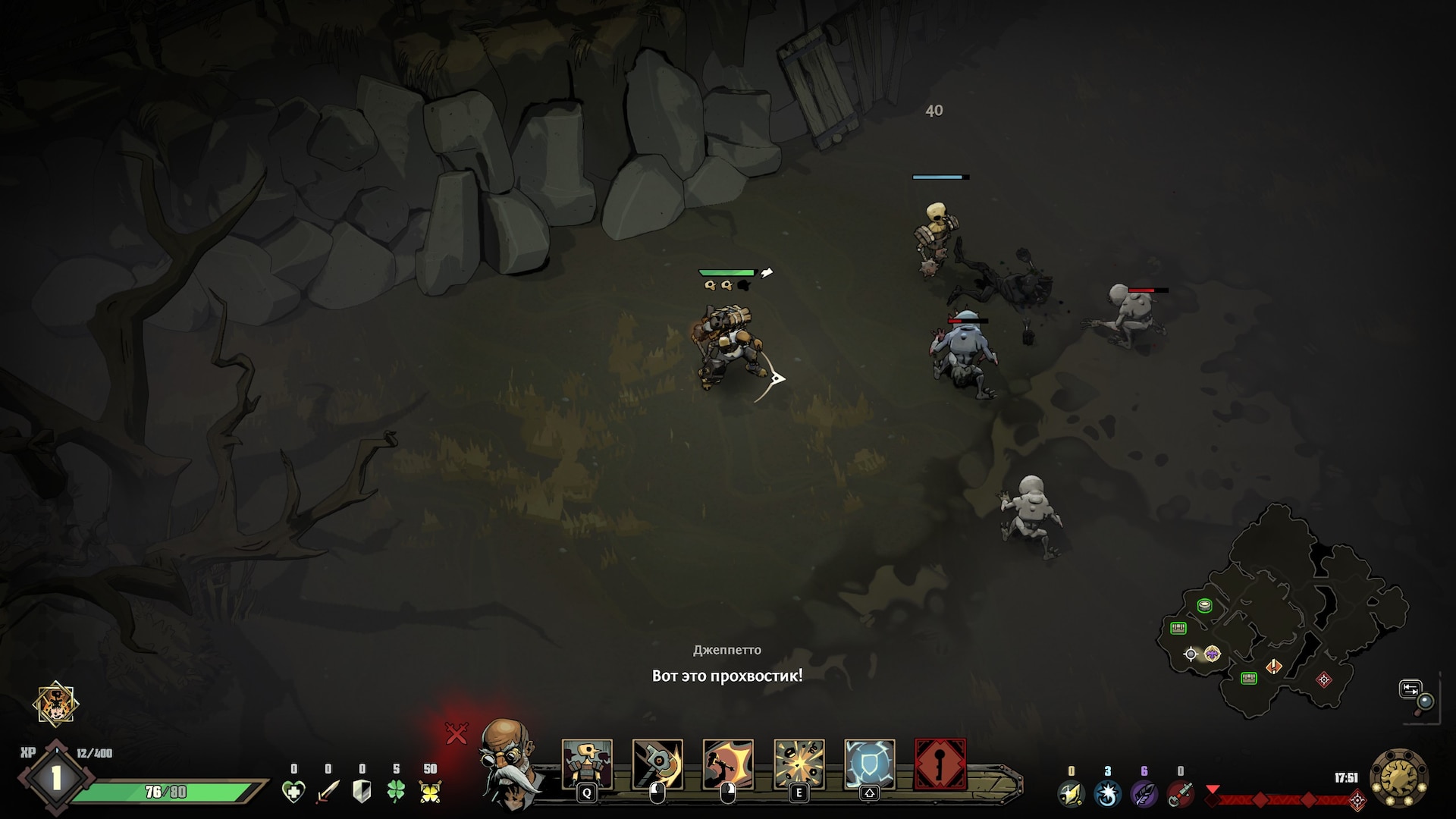Select the purple bat marker on minimap
Image resolution: width=1456 pixels, height=819 pixels.
[1213, 654]
